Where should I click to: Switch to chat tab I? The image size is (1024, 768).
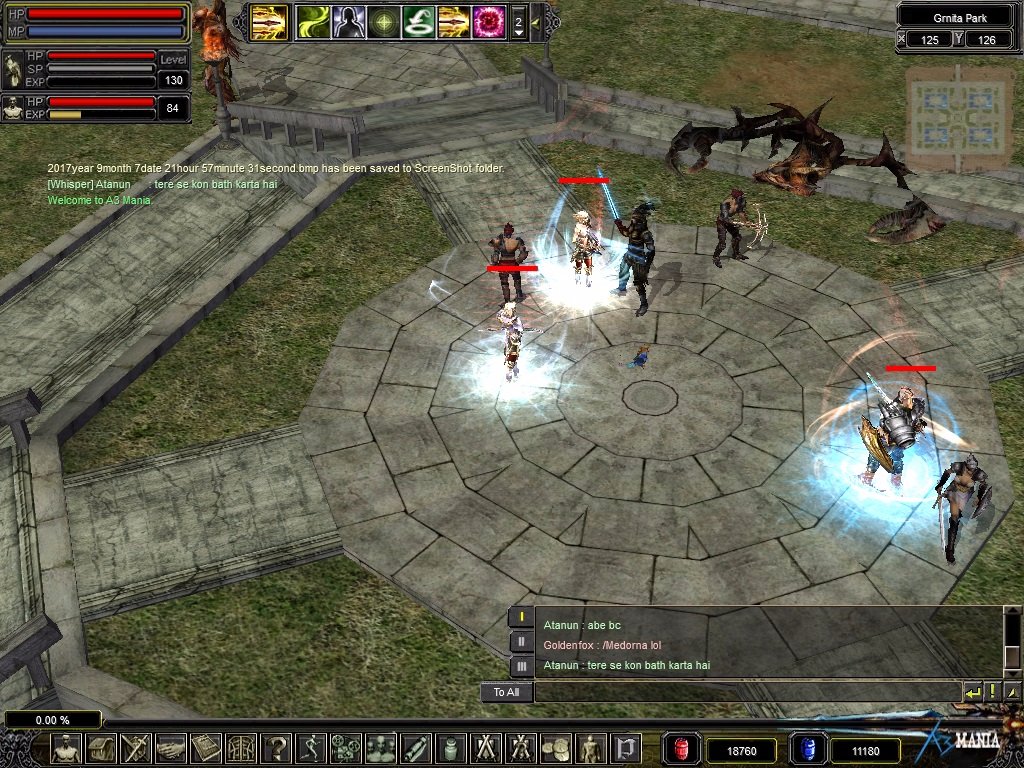(x=521, y=617)
